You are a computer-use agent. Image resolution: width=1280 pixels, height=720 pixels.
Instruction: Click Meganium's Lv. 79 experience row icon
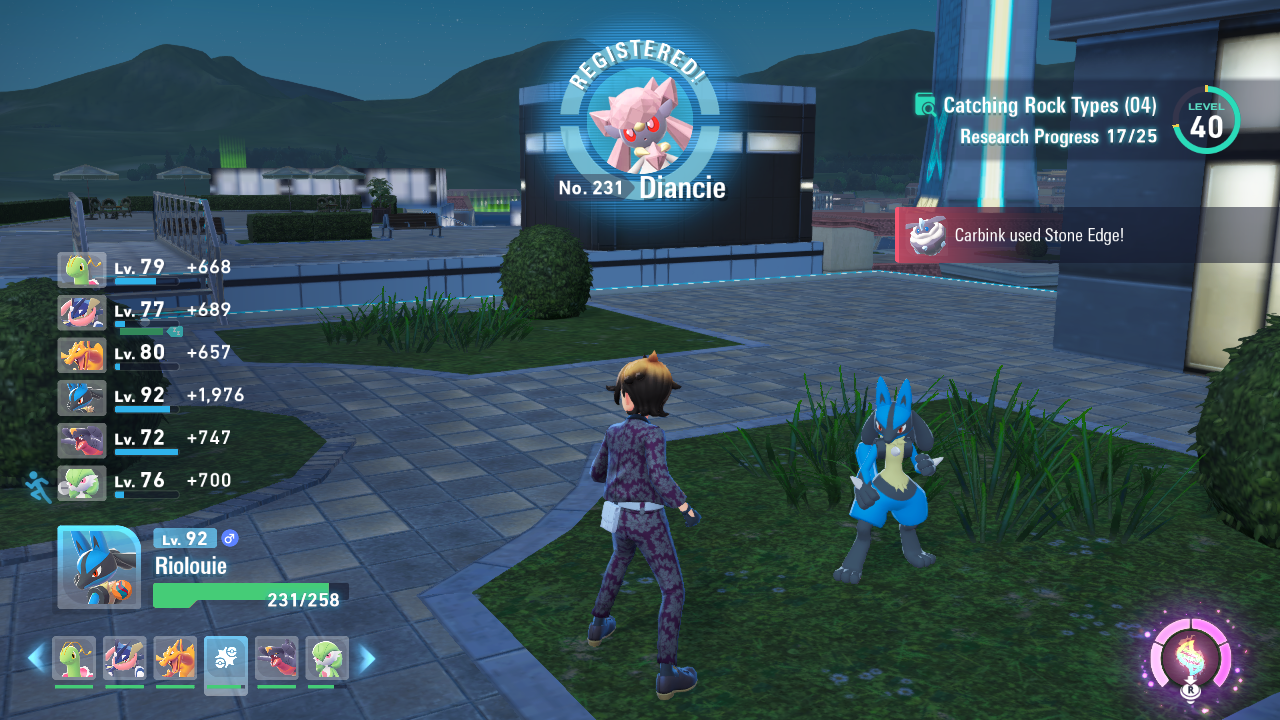tap(82, 270)
